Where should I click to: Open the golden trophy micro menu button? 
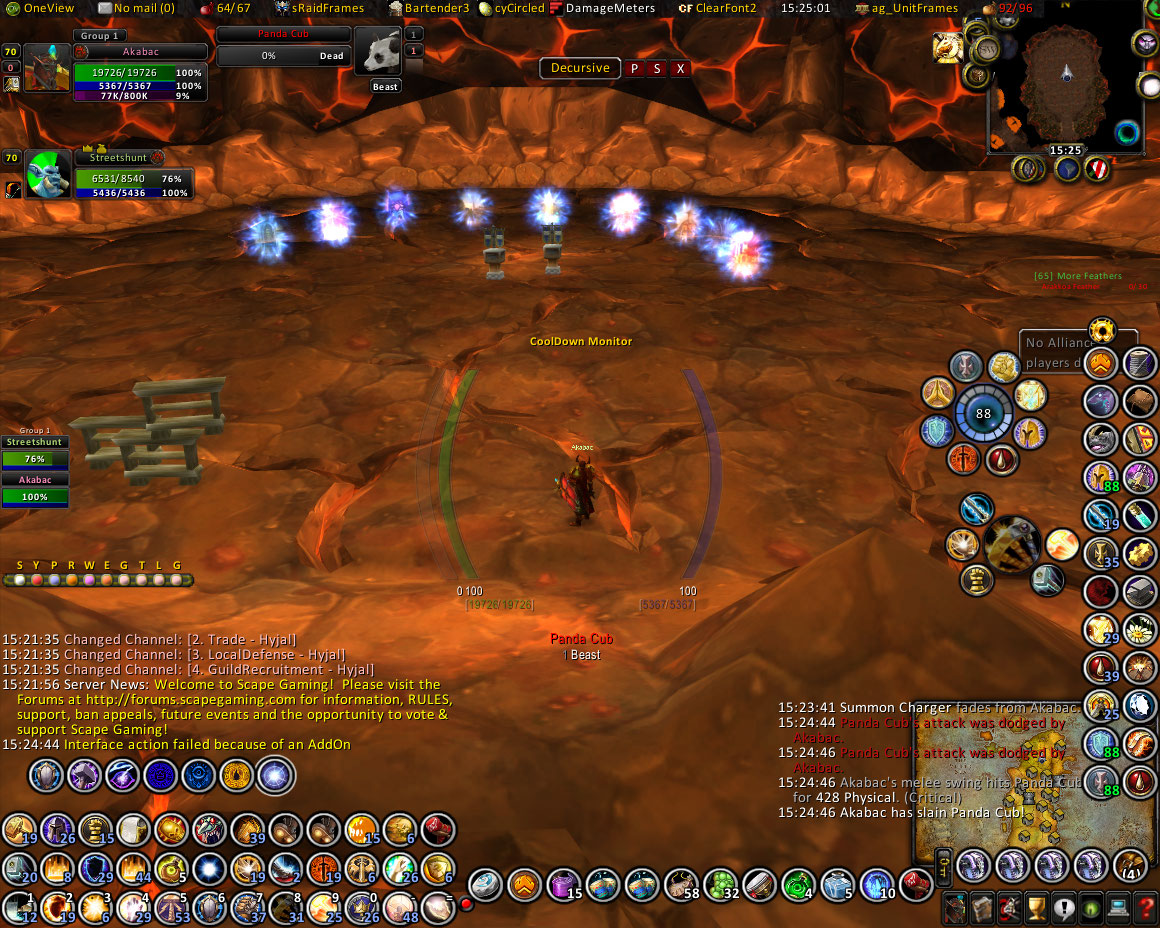[1037, 908]
